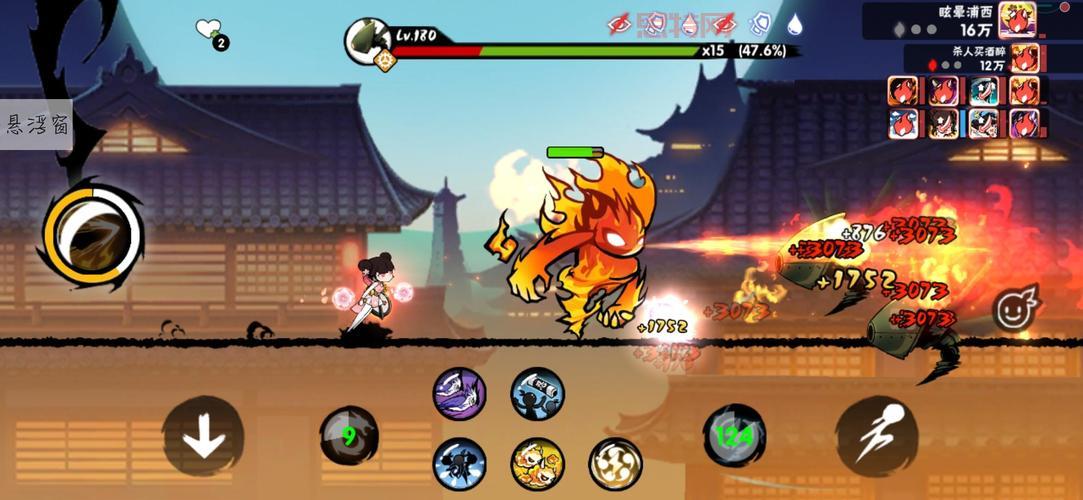
Task: Tap the skill button showing 124
Action: tap(734, 436)
